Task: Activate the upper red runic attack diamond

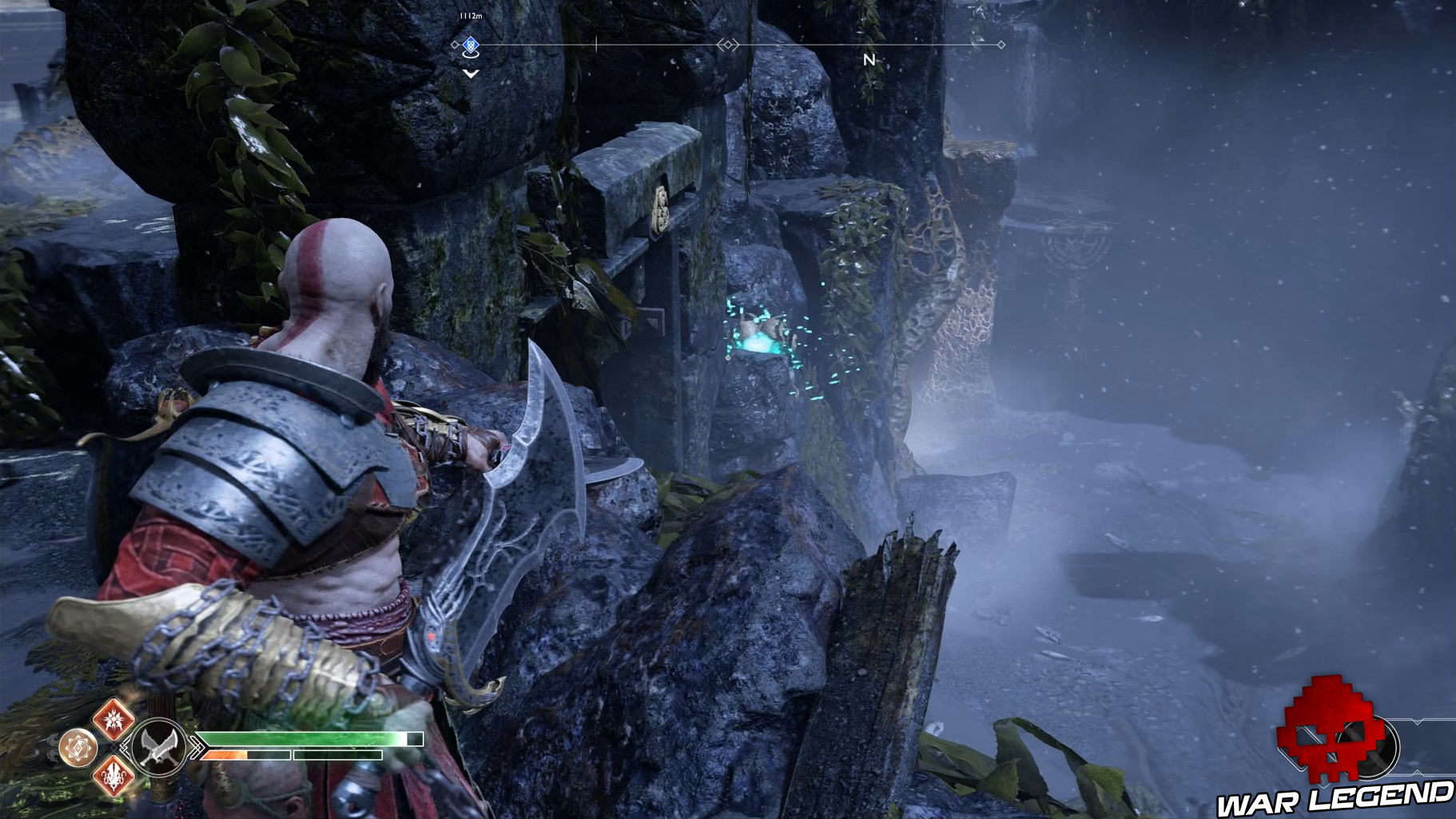Action: [113, 718]
